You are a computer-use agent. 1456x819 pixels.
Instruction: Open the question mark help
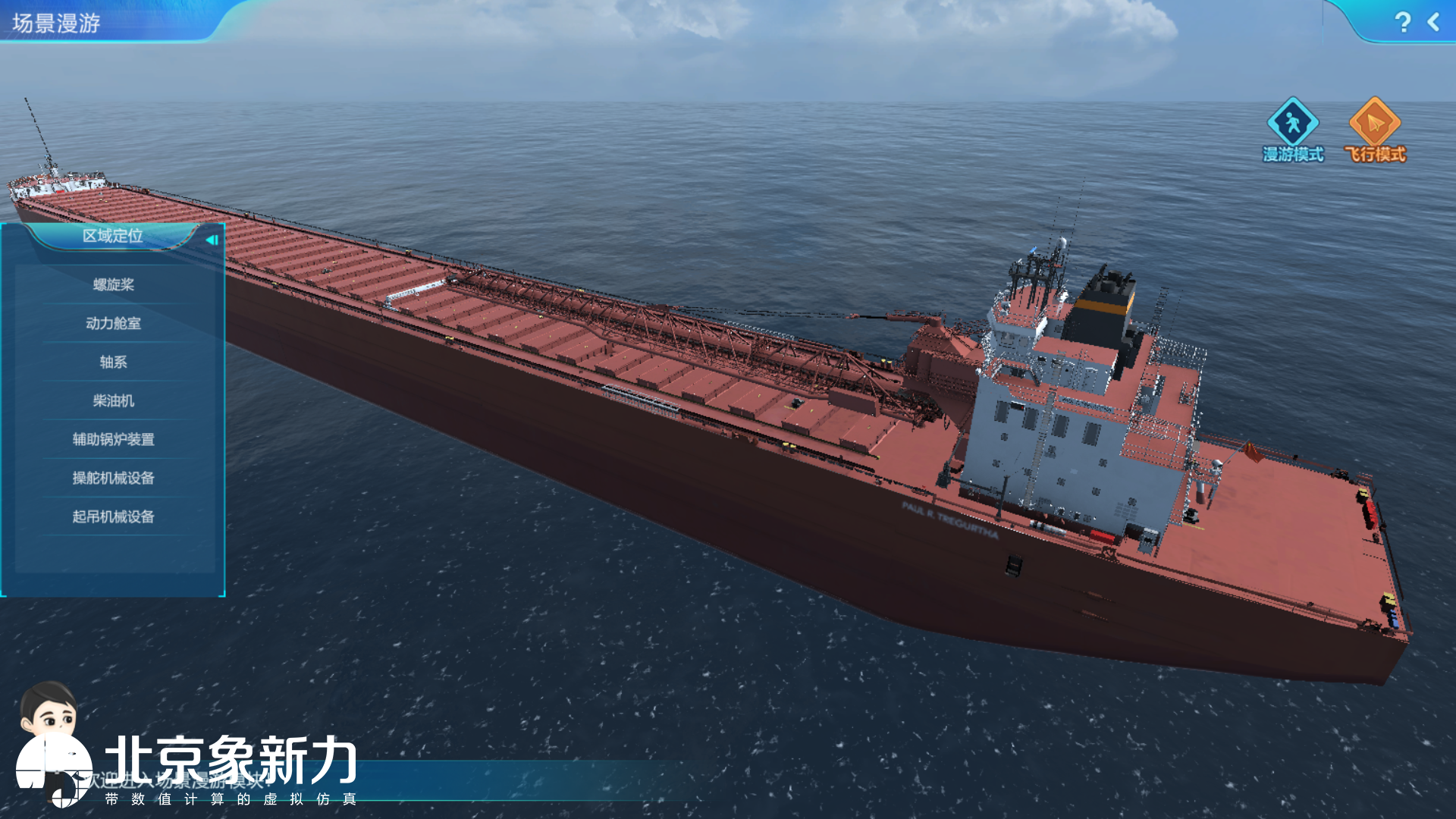pyautogui.click(x=1402, y=22)
